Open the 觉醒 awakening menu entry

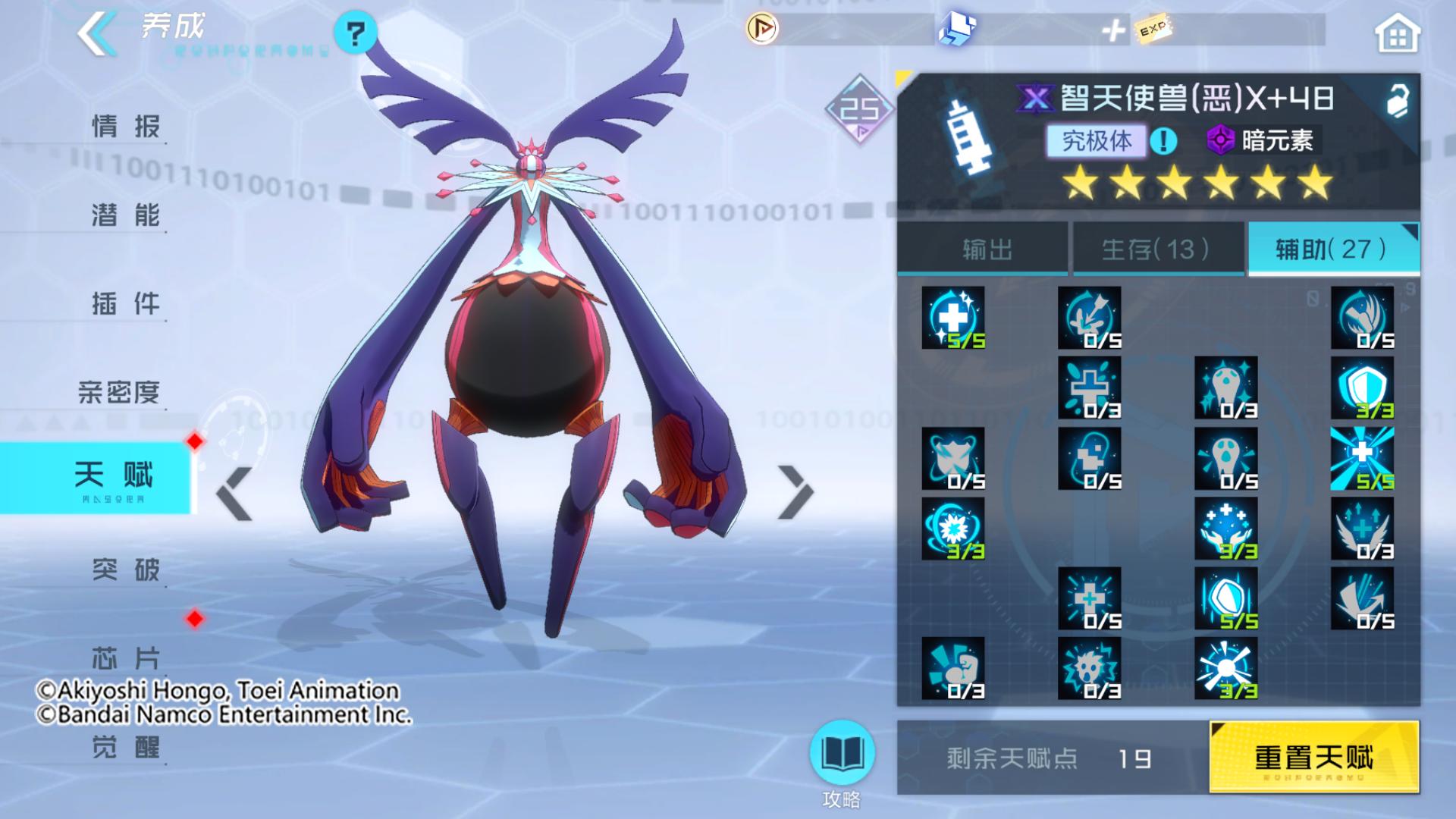tap(125, 747)
